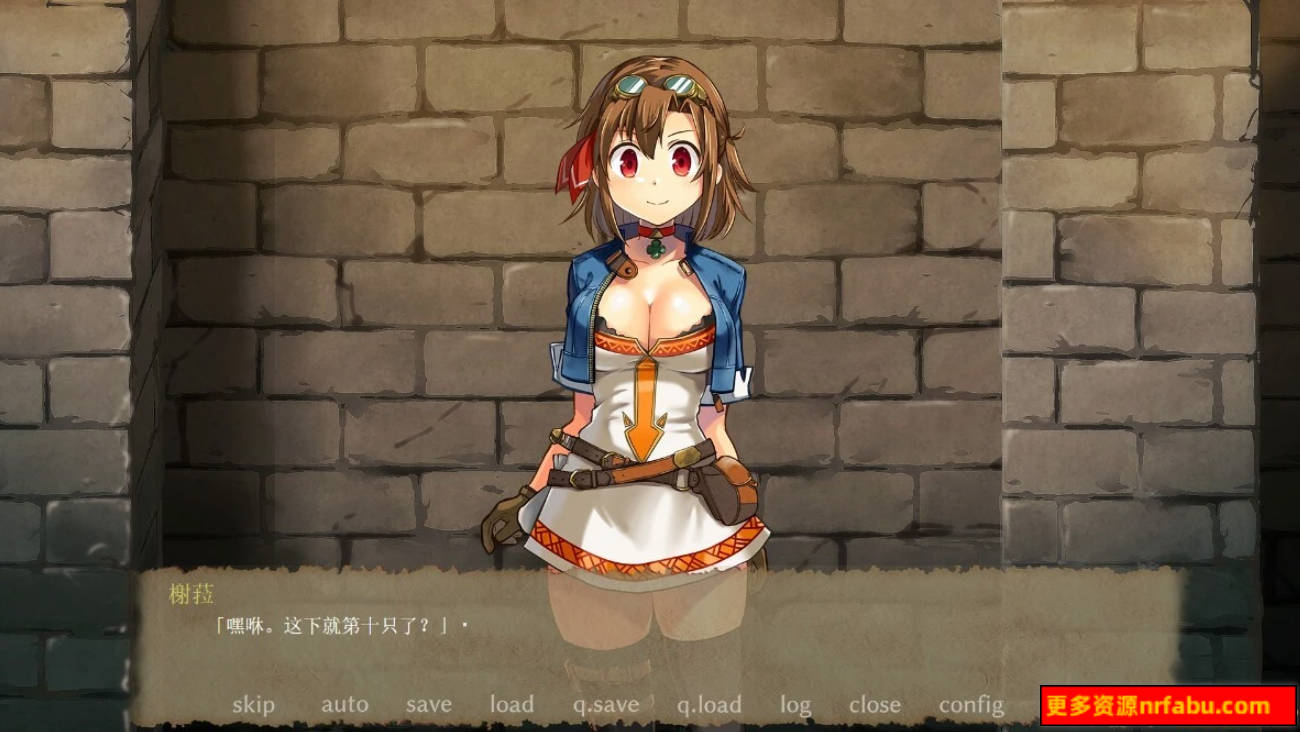Perform a quick save with q.save

(605, 704)
